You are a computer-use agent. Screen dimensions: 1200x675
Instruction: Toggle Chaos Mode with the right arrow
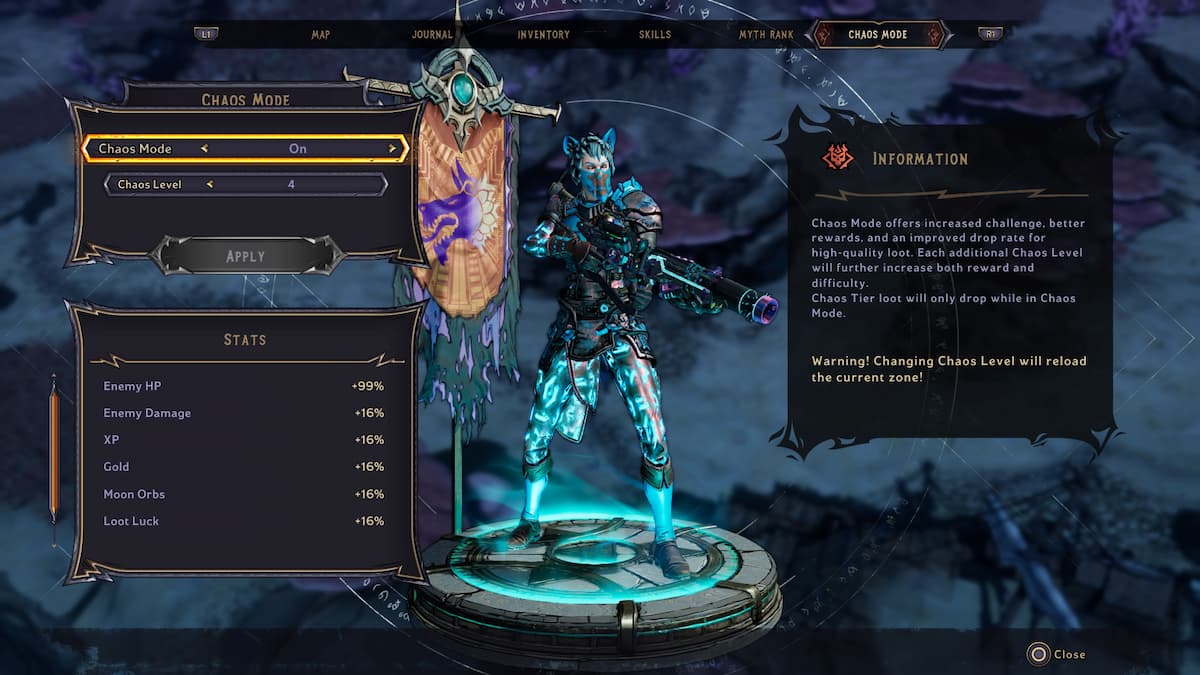tap(392, 149)
